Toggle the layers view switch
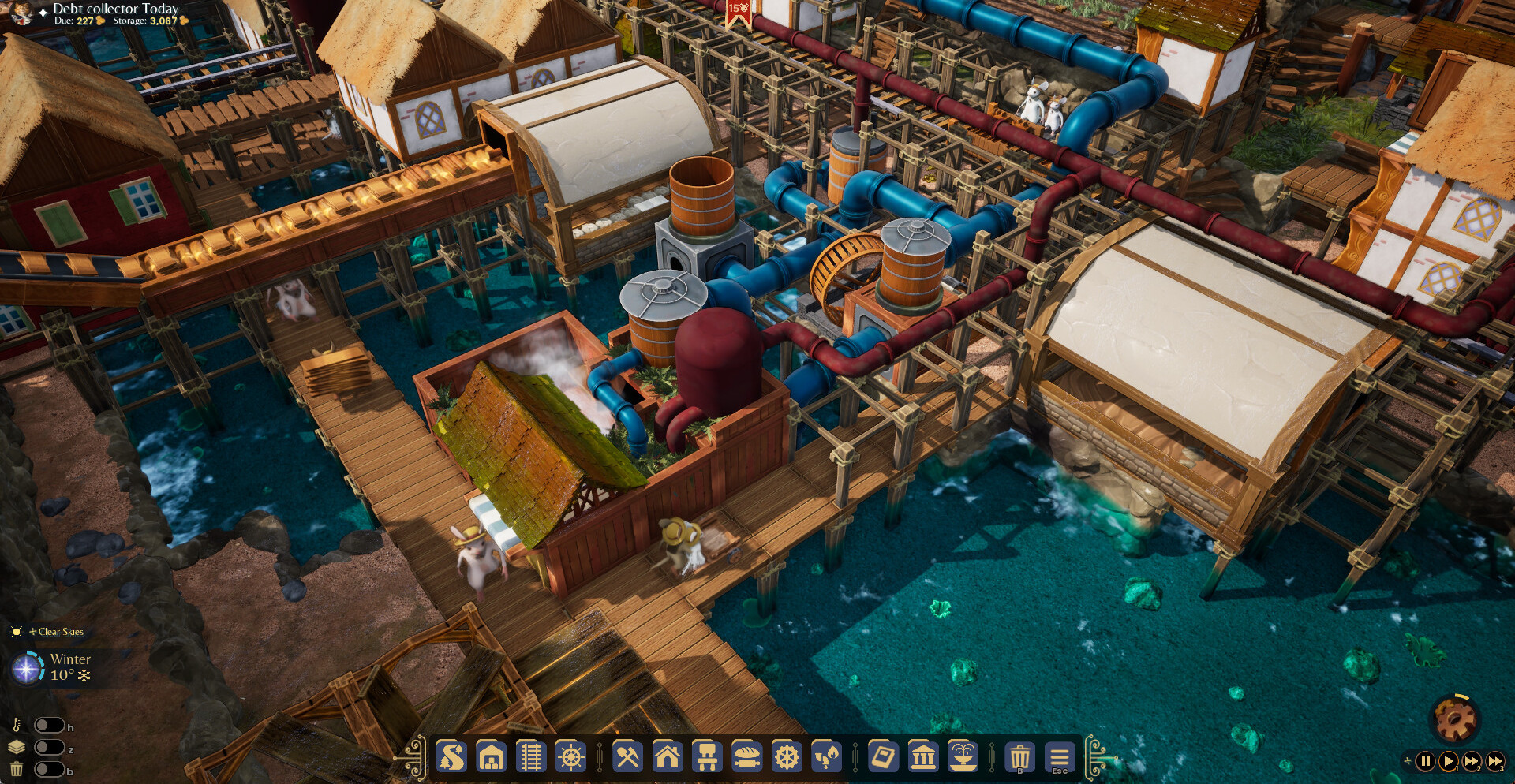1515x784 pixels. click(49, 747)
